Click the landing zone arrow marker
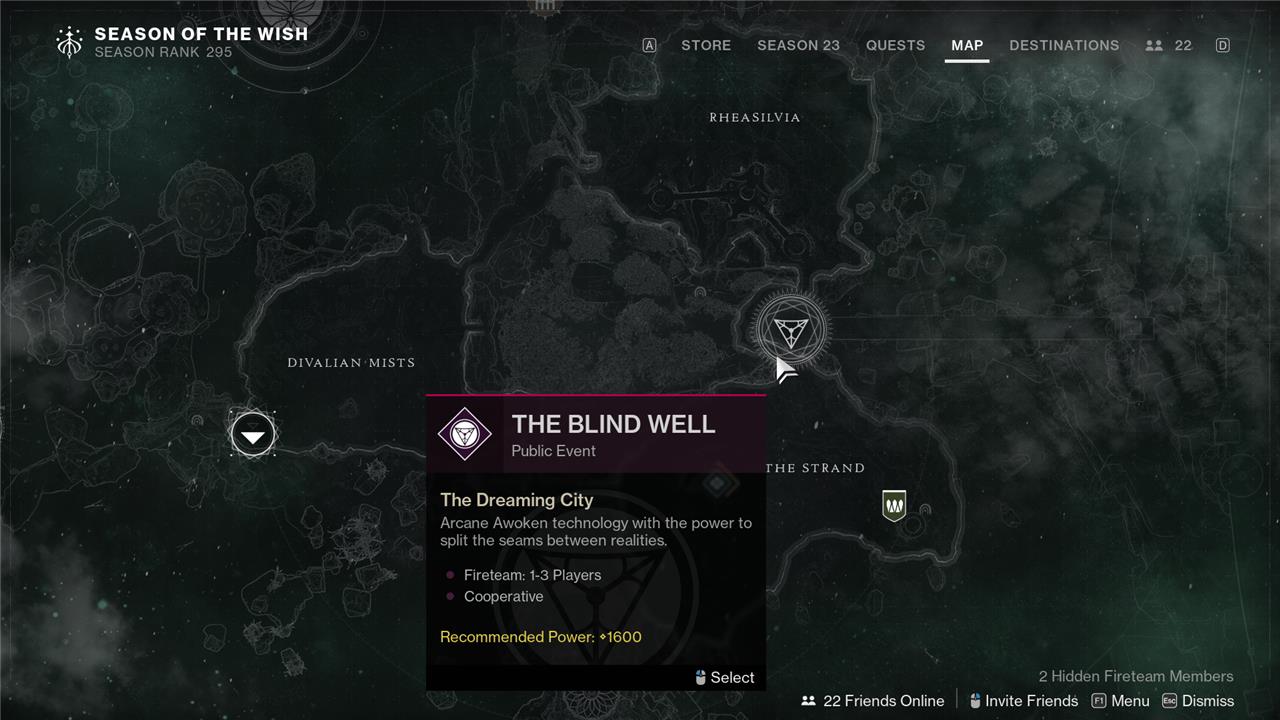Viewport: 1280px width, 720px height. 253,435
